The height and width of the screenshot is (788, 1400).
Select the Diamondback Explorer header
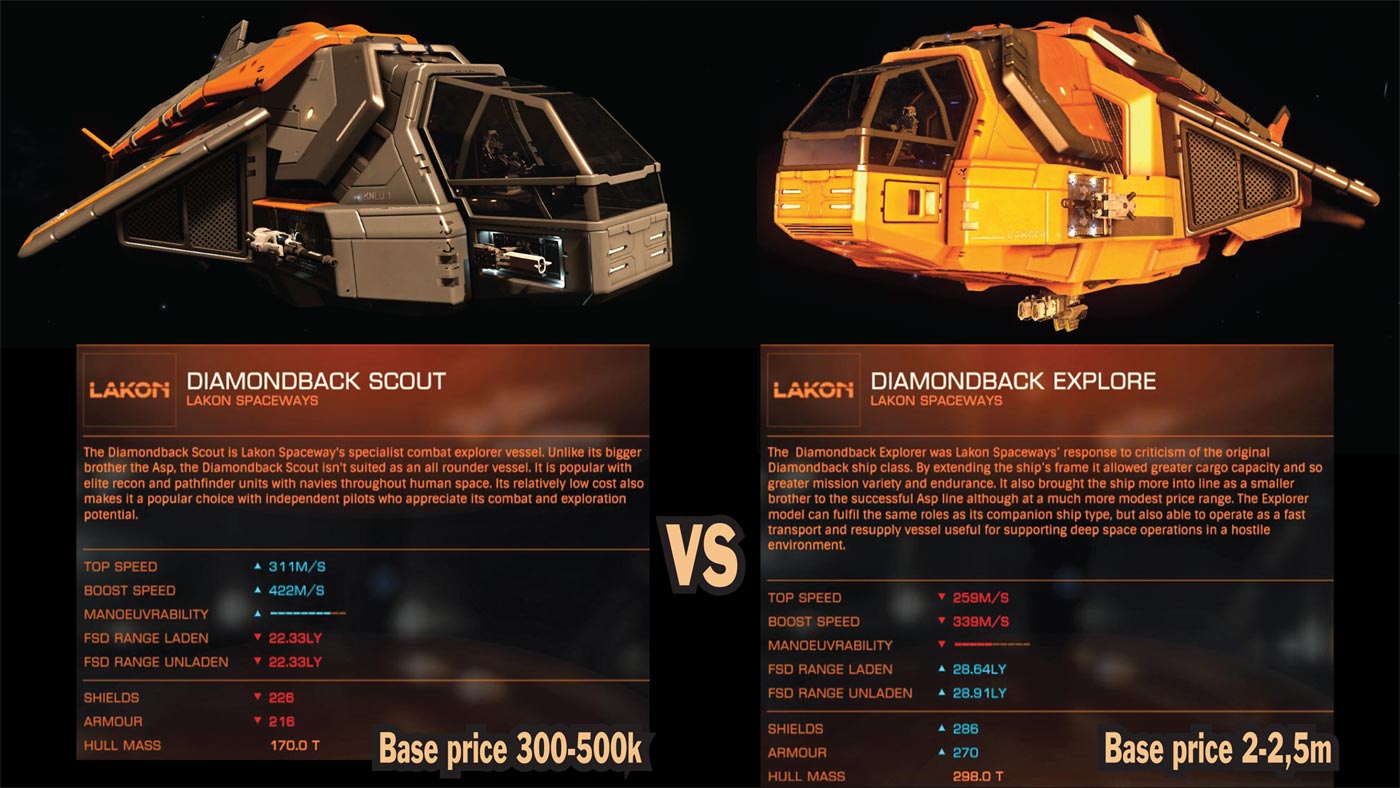click(1013, 381)
